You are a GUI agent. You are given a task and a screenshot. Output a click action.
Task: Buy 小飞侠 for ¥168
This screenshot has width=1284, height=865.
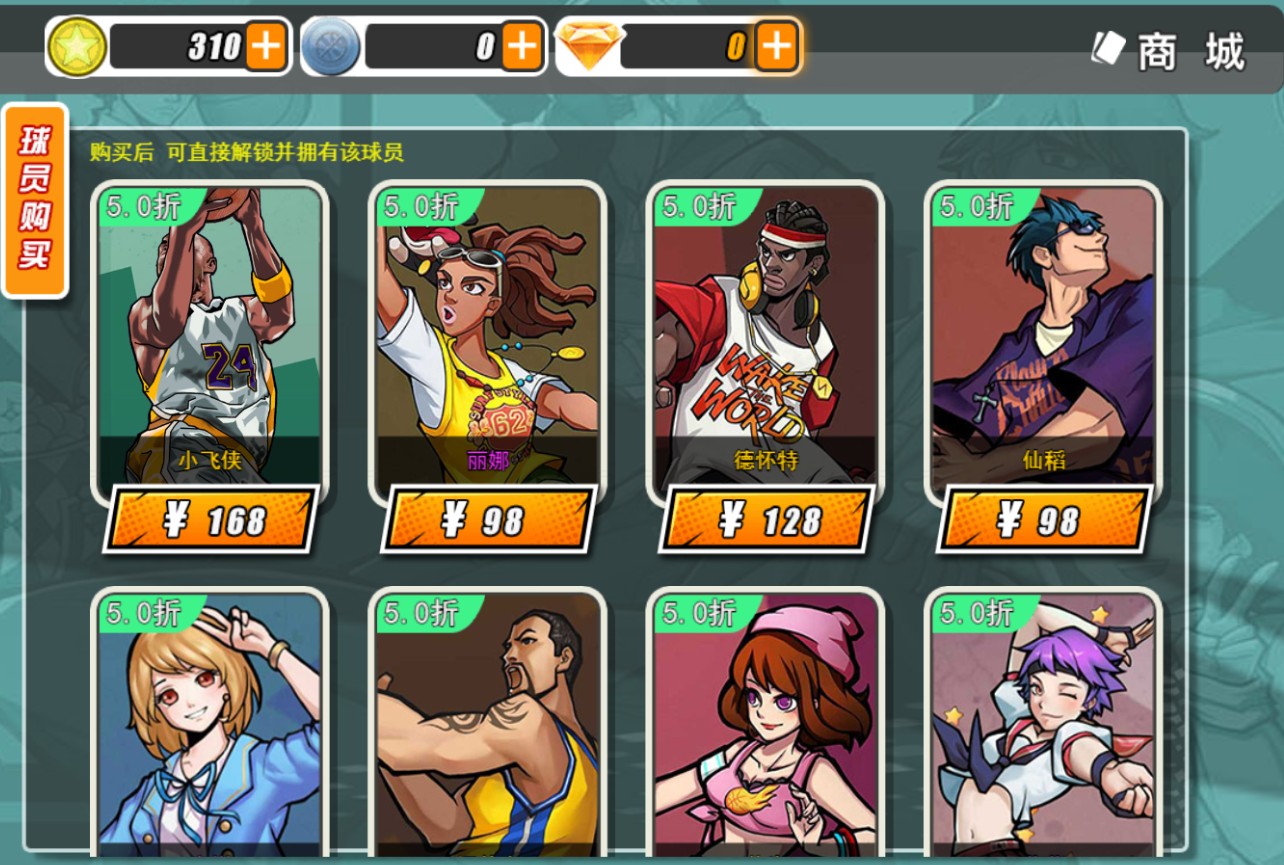[210, 519]
